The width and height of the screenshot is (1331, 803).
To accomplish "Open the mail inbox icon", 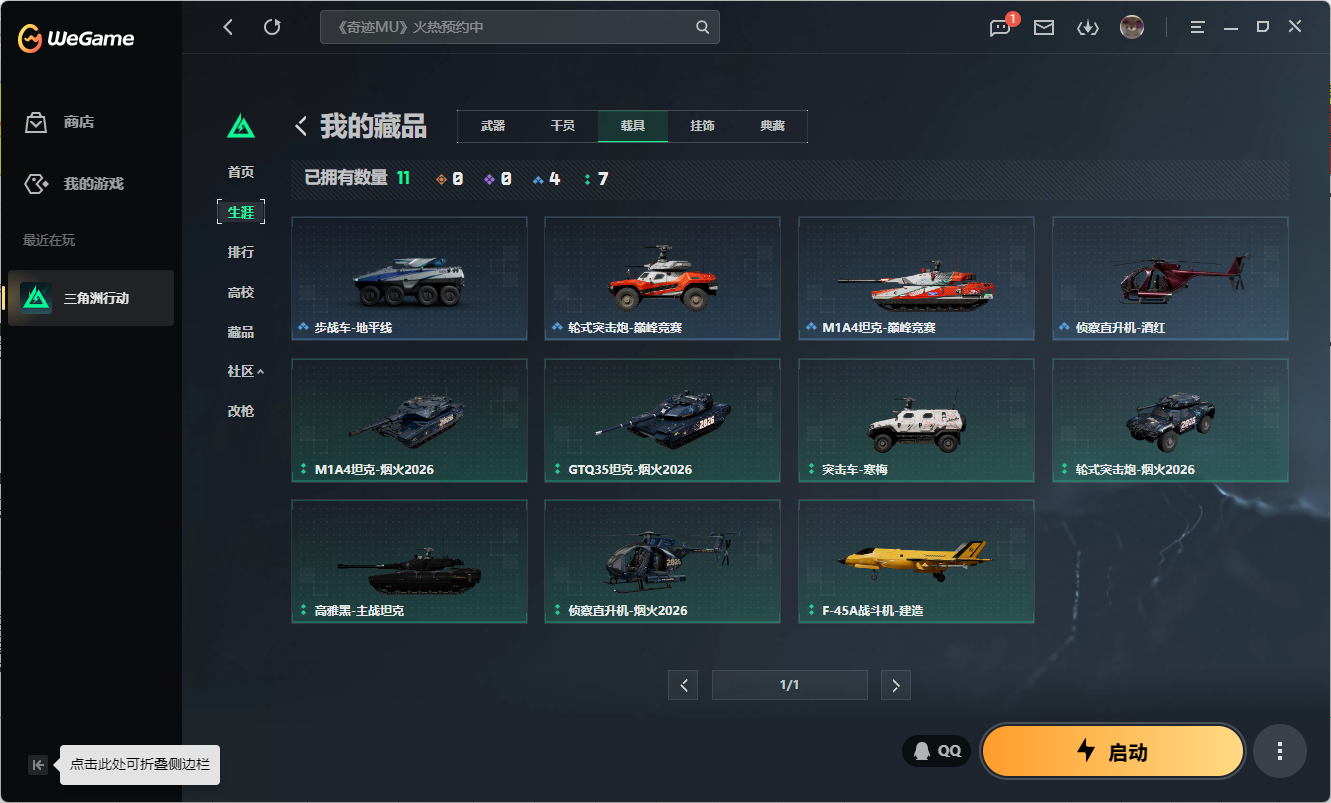I will 1043,27.
